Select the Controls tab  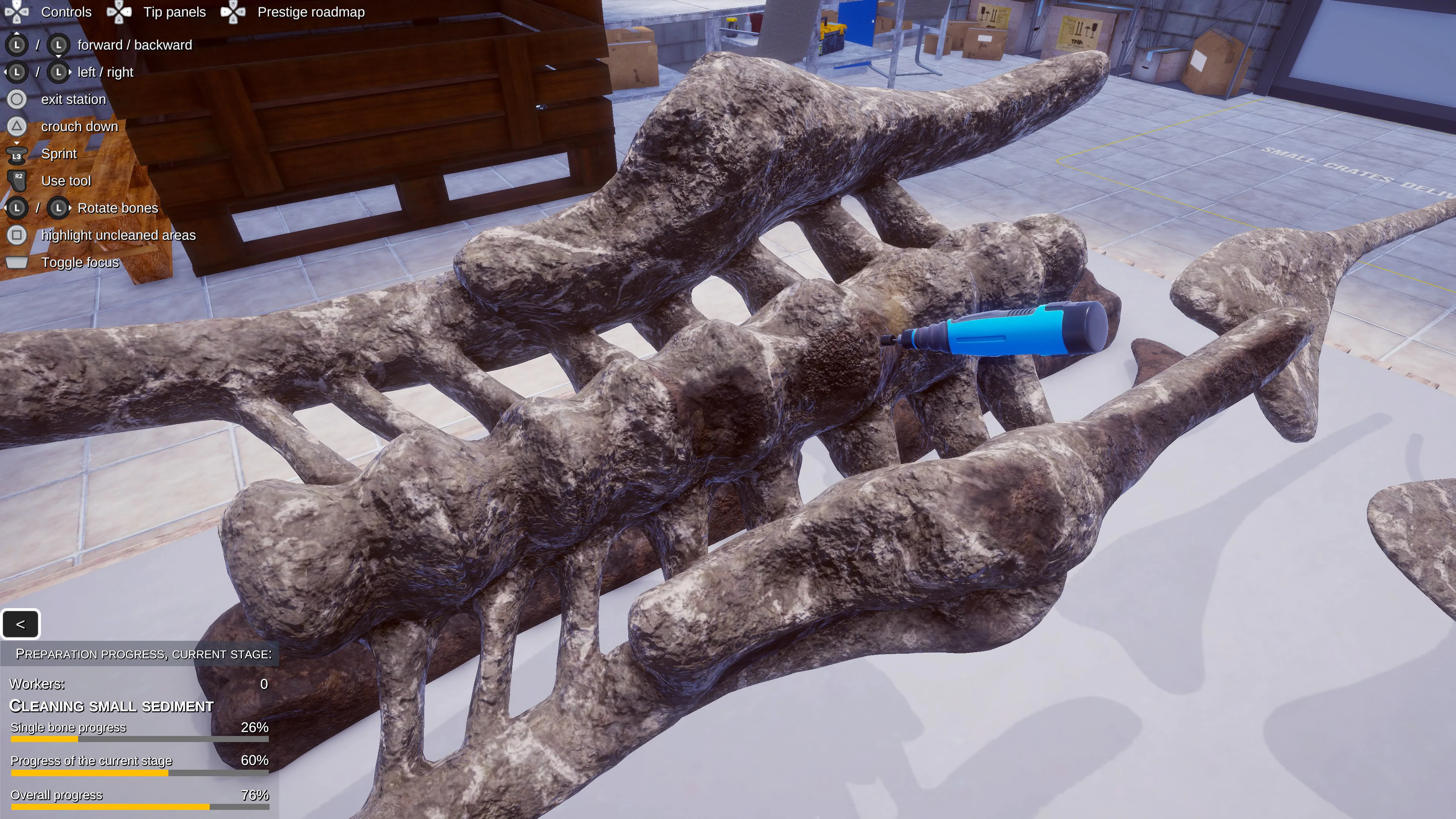[66, 12]
